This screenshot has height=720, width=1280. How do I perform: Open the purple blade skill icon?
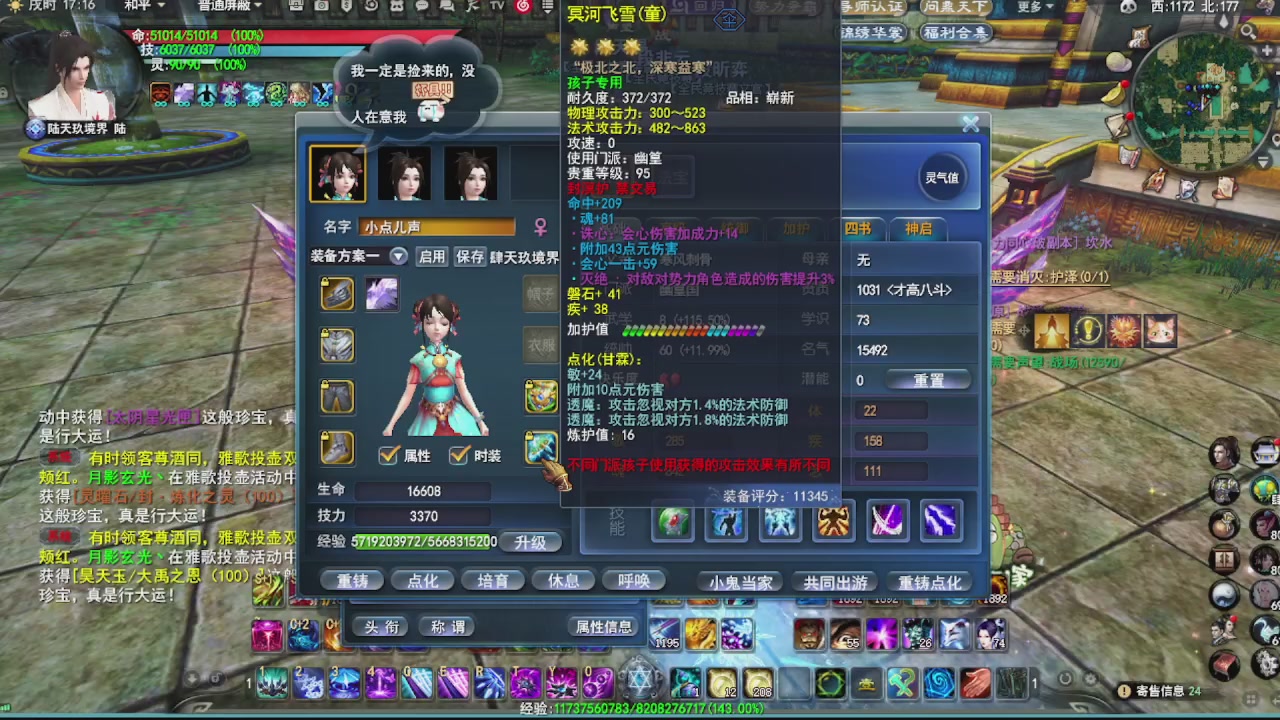[887, 520]
